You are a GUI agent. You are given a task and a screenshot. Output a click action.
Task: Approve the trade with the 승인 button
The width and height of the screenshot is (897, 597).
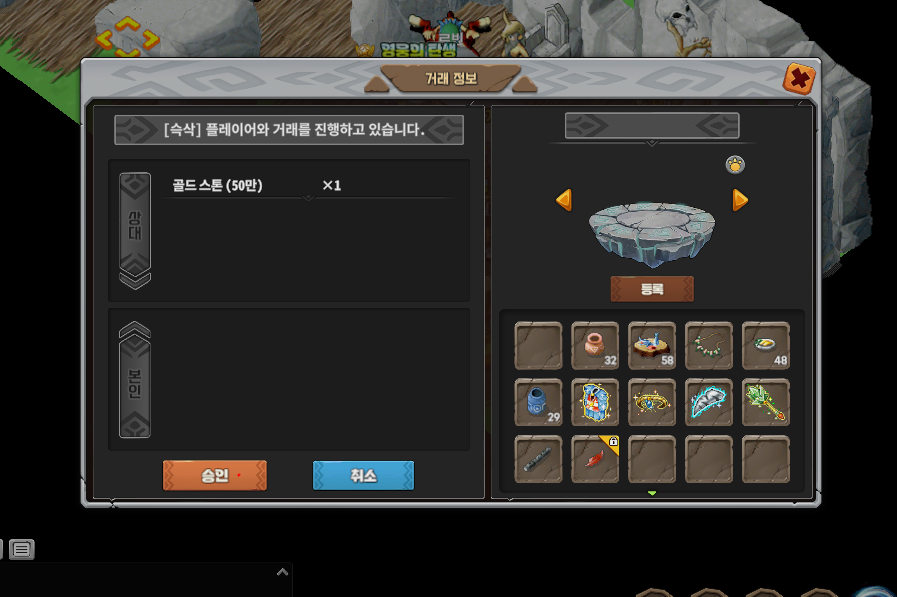[214, 476]
